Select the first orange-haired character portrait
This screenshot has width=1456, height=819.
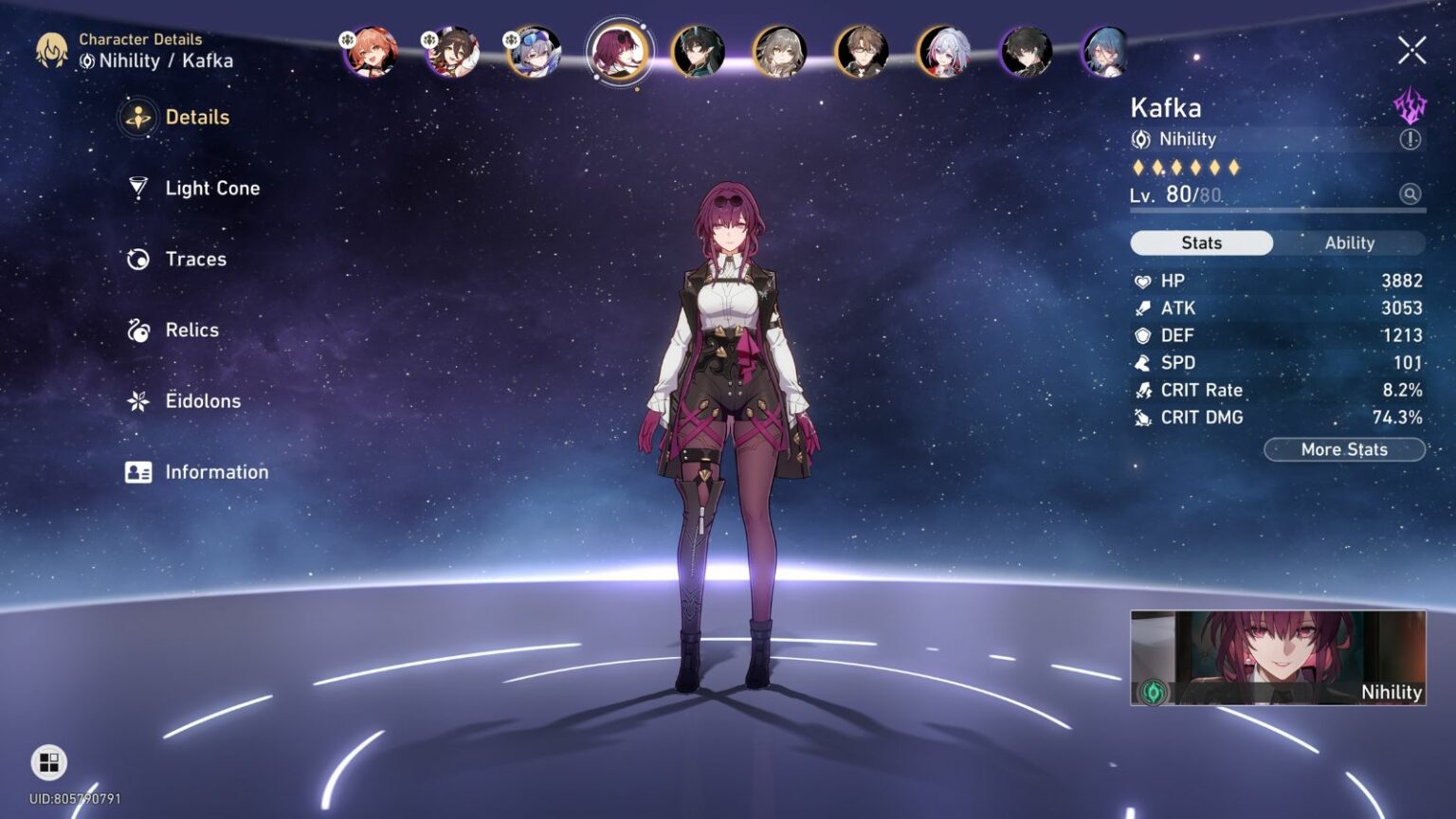(x=372, y=54)
